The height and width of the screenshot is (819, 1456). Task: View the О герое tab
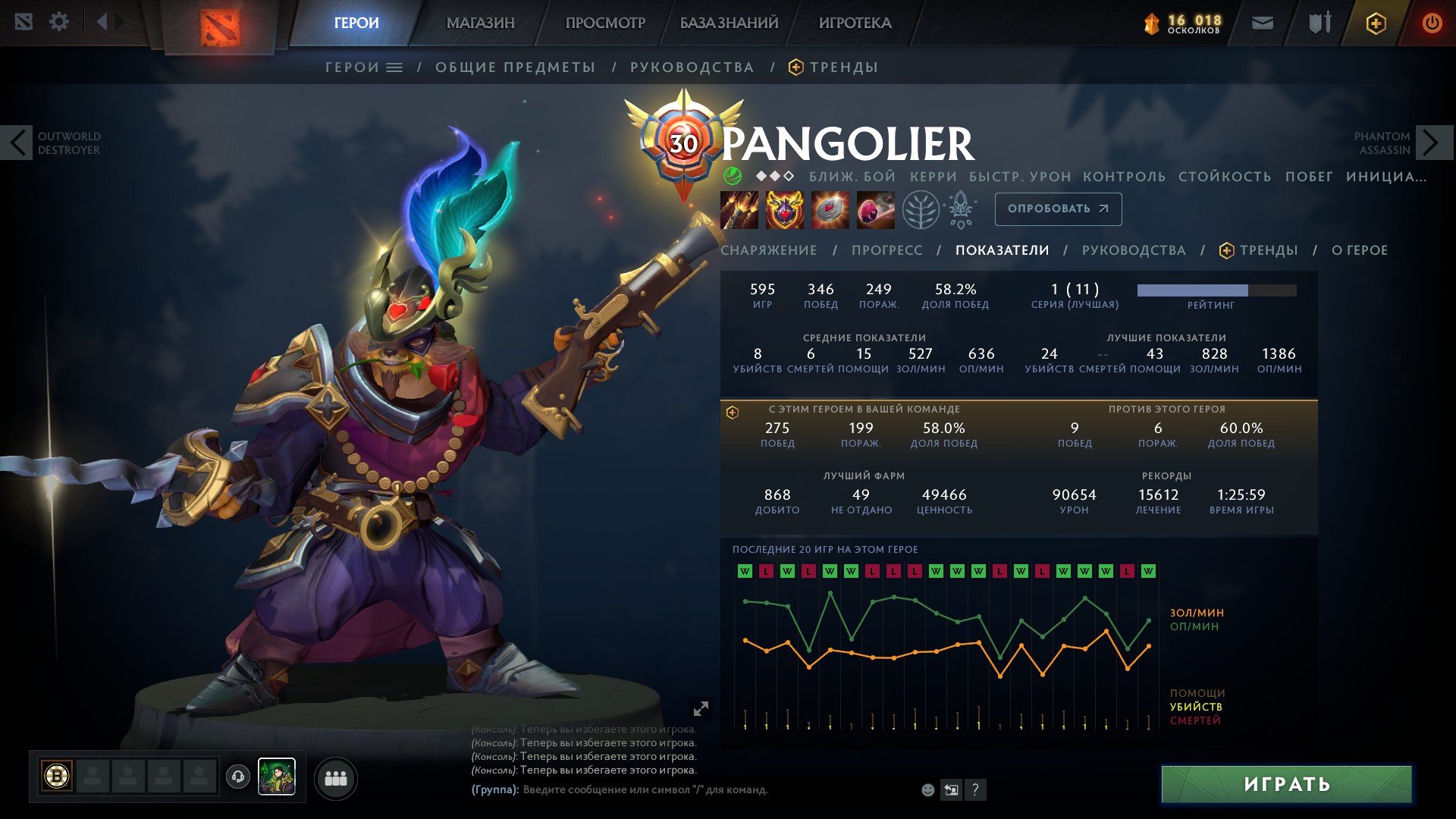click(1359, 250)
